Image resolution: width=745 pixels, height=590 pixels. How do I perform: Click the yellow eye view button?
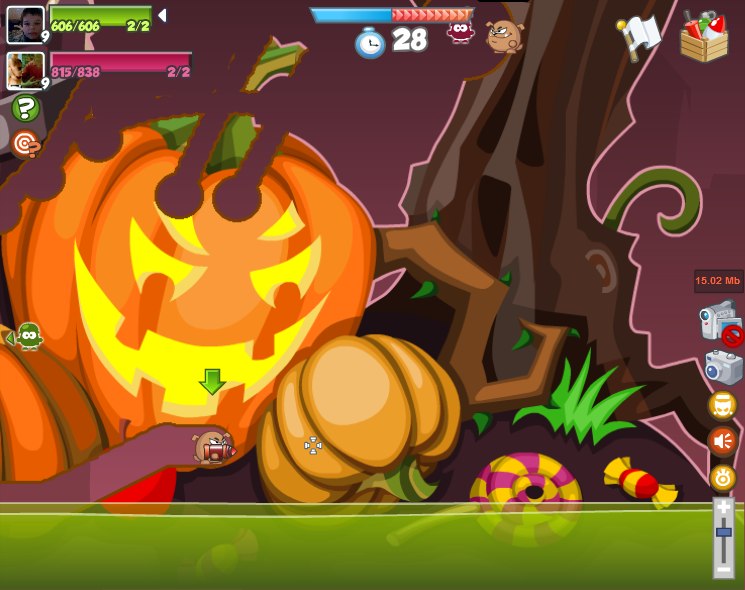click(722, 477)
